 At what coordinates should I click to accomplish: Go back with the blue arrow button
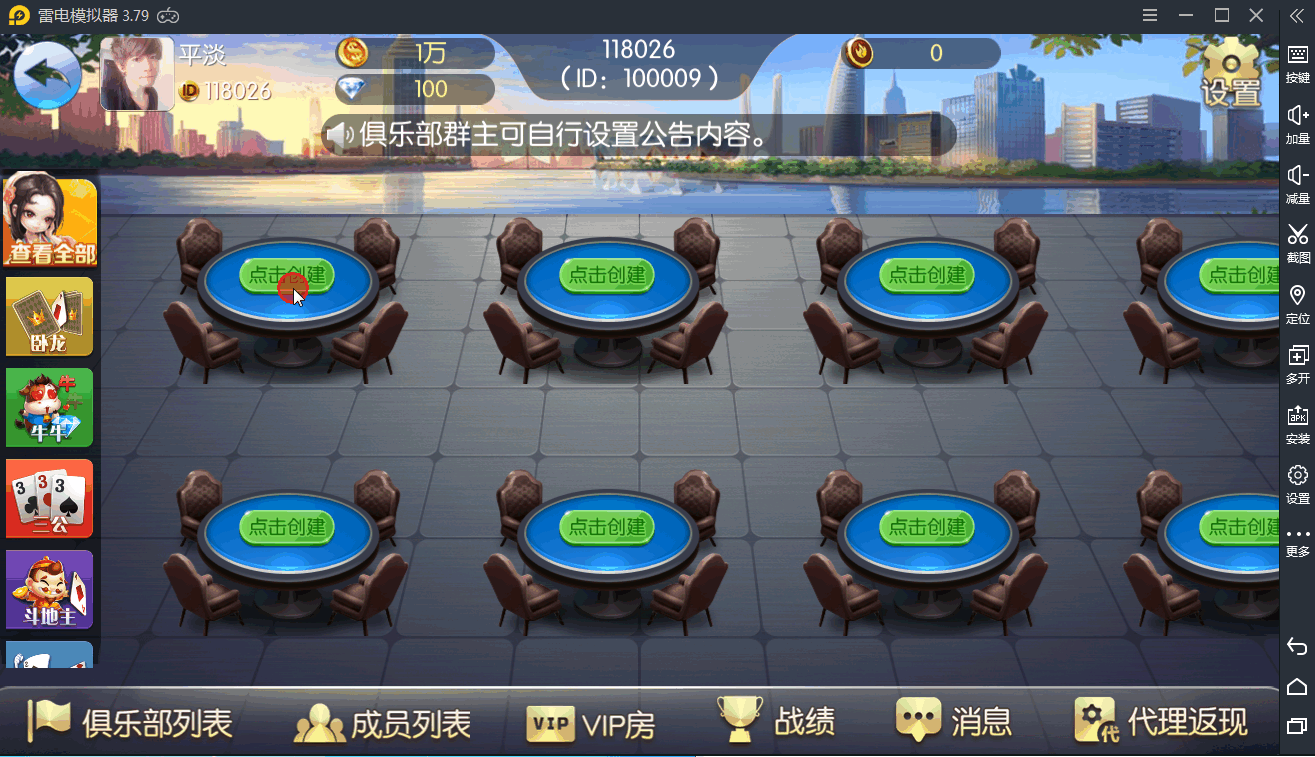tap(47, 75)
